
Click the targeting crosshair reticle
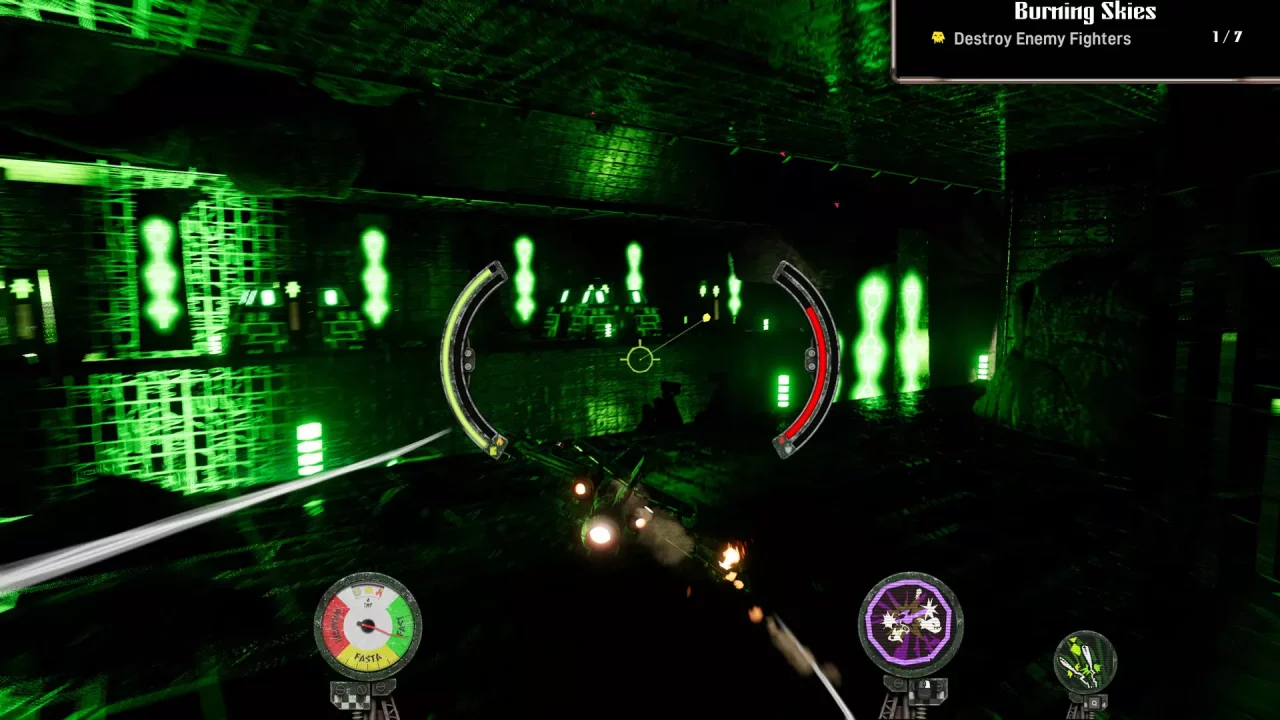pyautogui.click(x=638, y=358)
